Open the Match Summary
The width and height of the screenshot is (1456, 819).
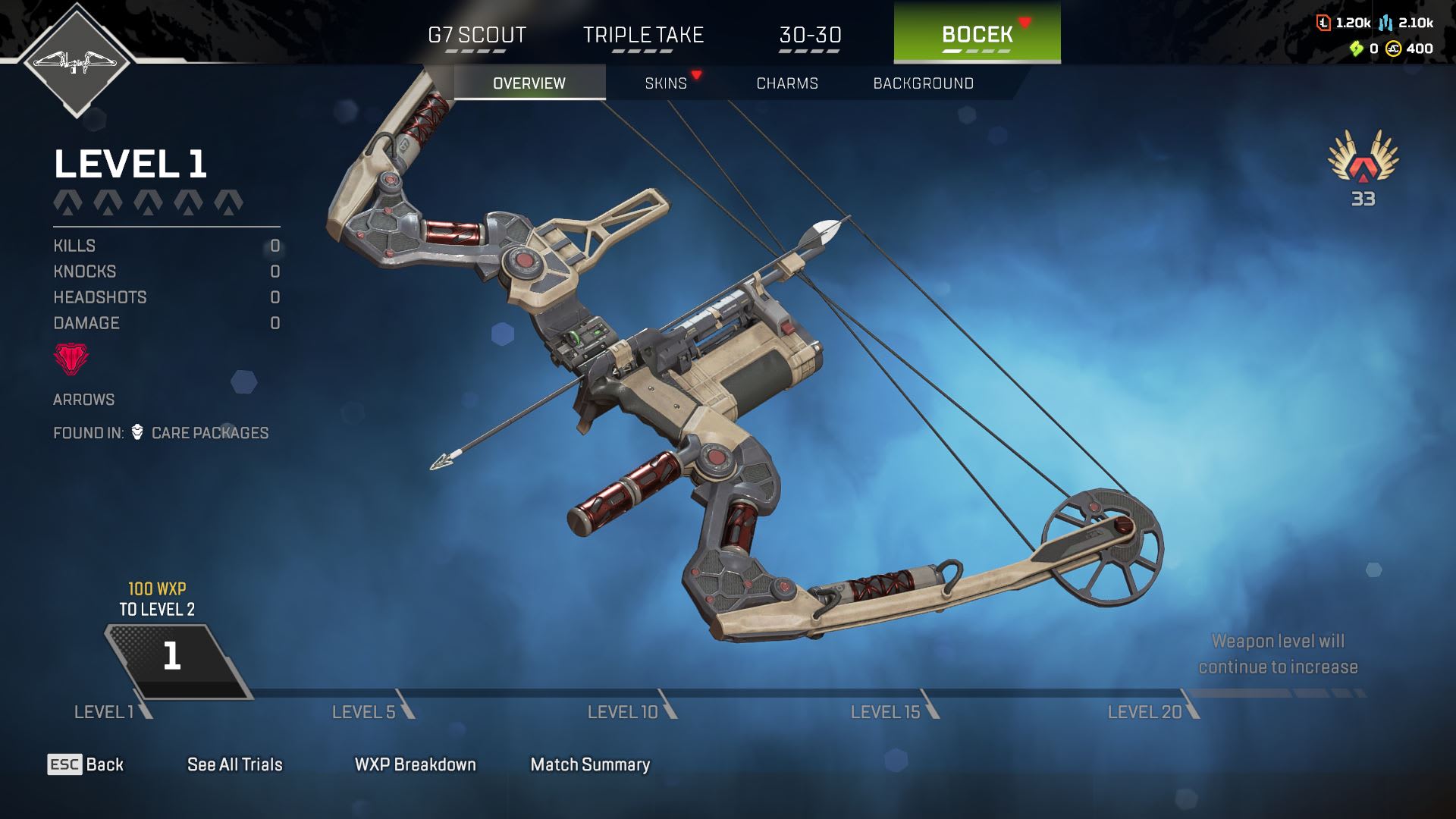pos(590,764)
